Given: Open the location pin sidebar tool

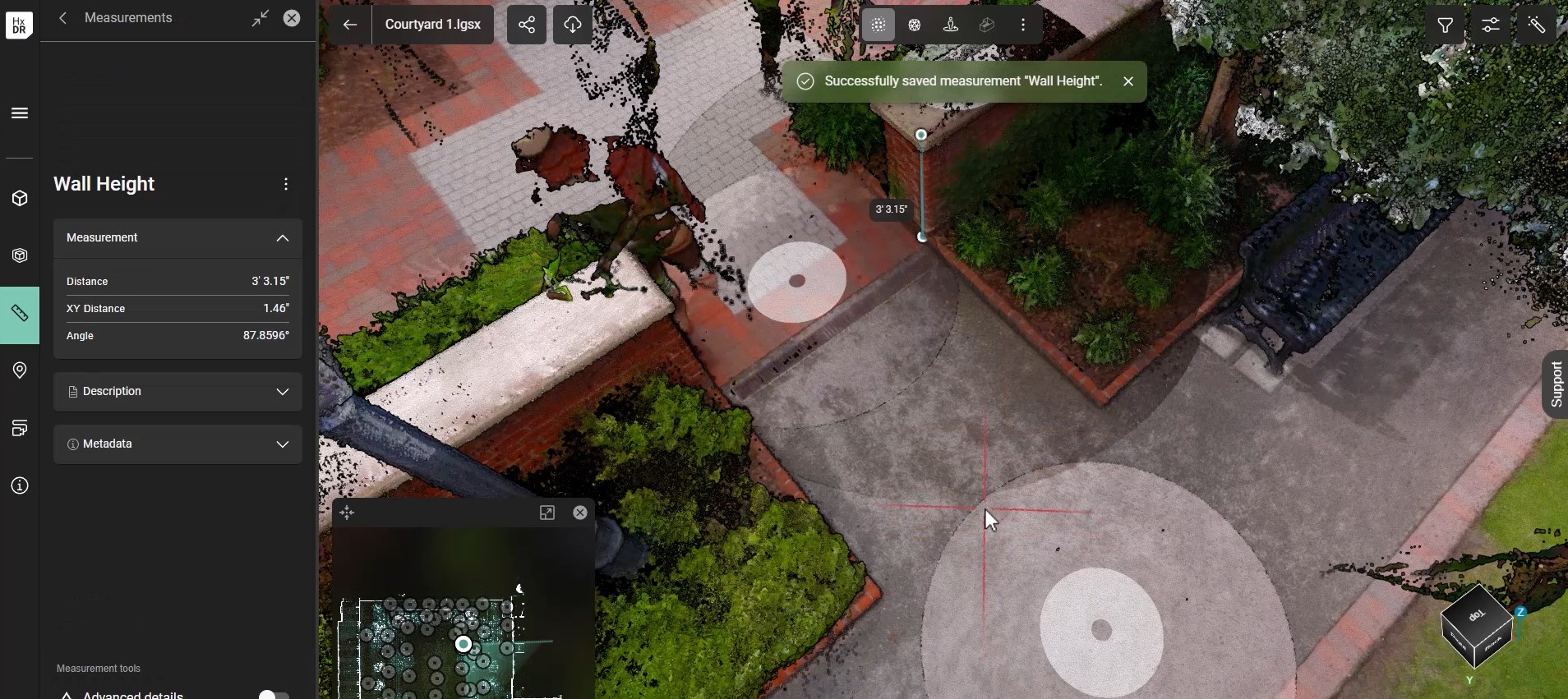Looking at the screenshot, I should [x=20, y=370].
